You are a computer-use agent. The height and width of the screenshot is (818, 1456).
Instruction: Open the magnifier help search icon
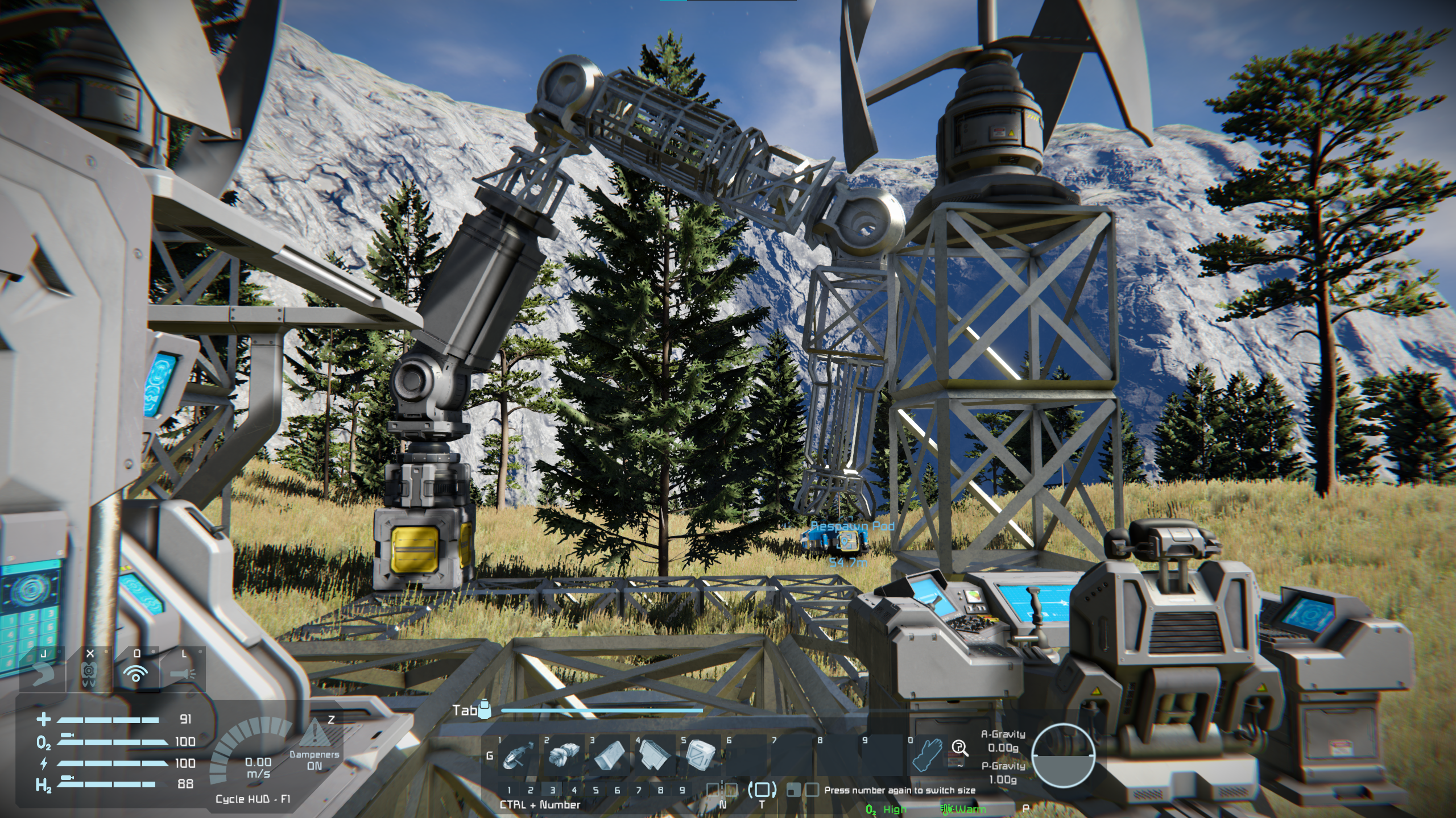[x=960, y=749]
